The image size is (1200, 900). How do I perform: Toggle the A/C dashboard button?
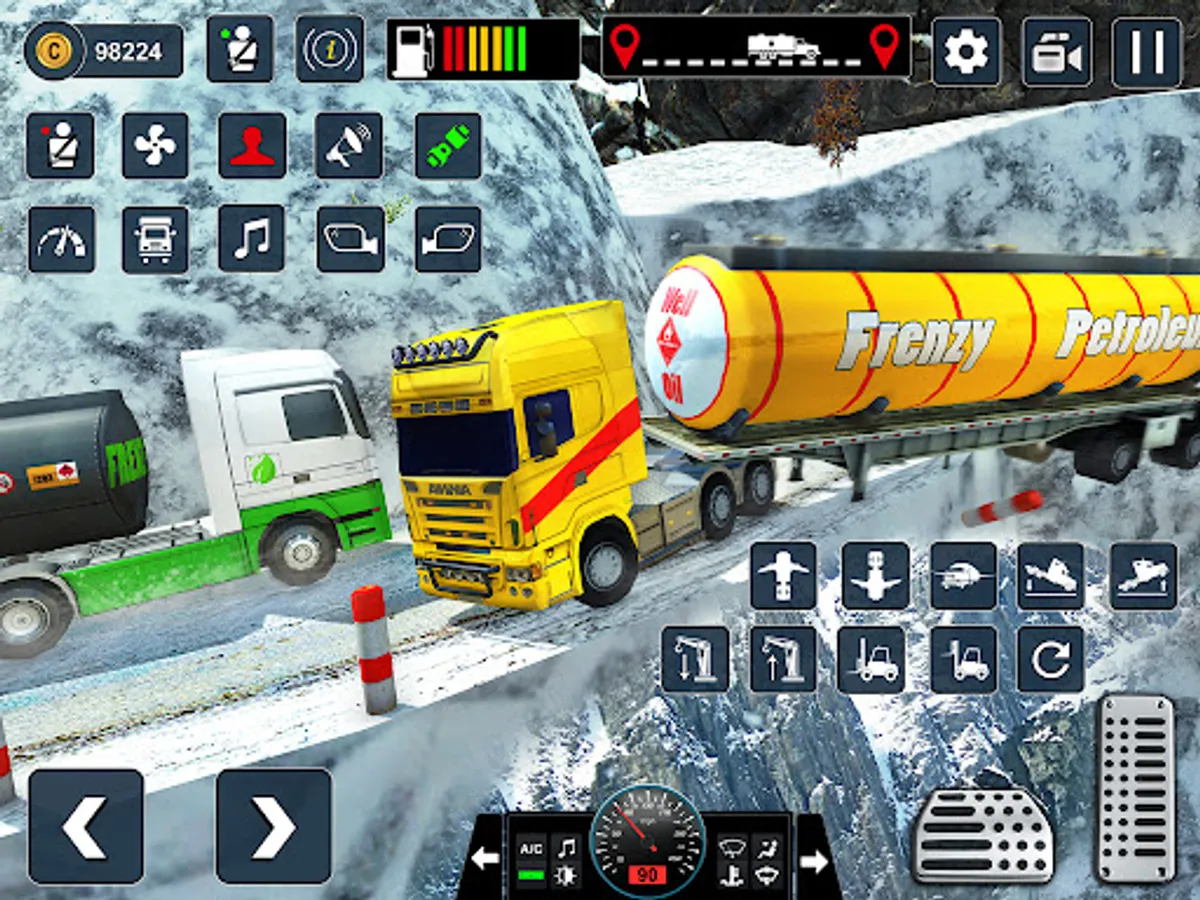click(530, 849)
